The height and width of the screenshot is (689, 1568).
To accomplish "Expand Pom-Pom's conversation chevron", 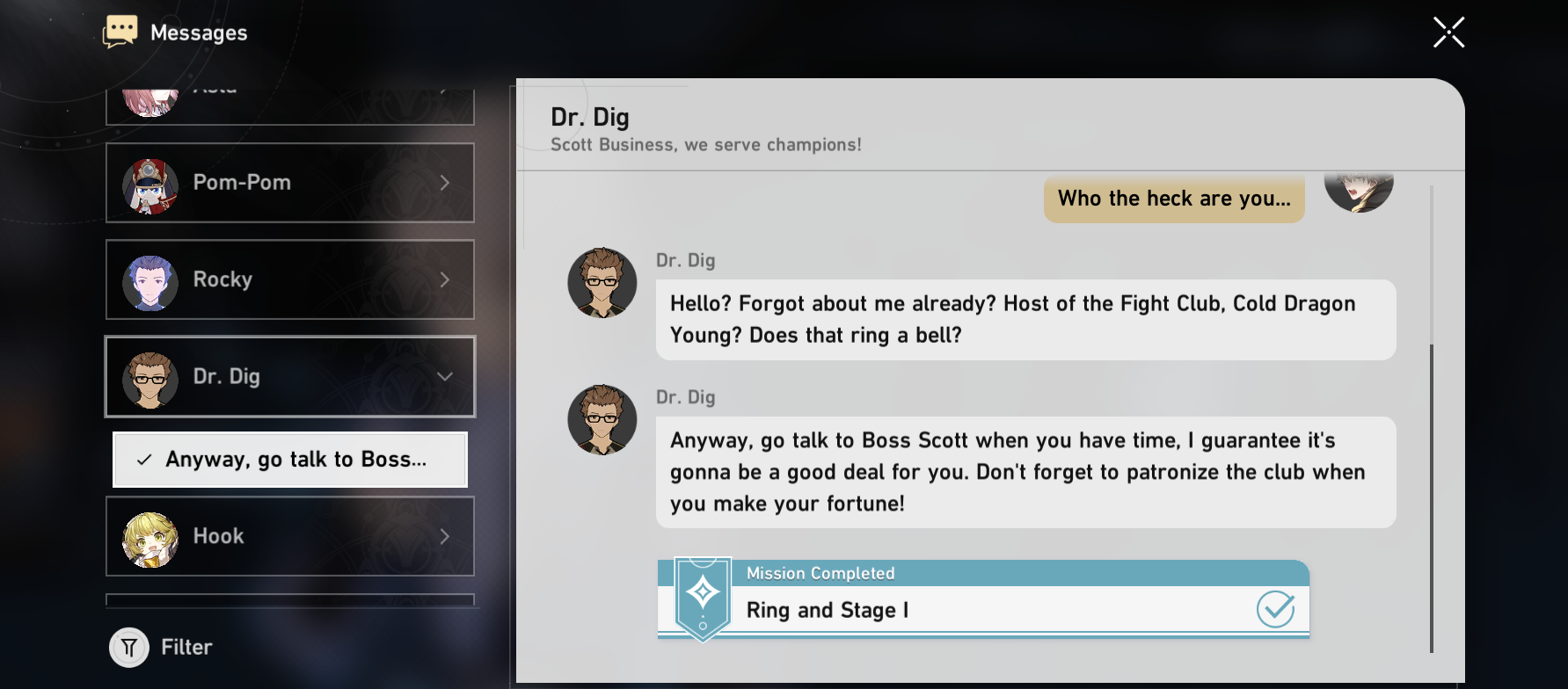I will click(445, 183).
